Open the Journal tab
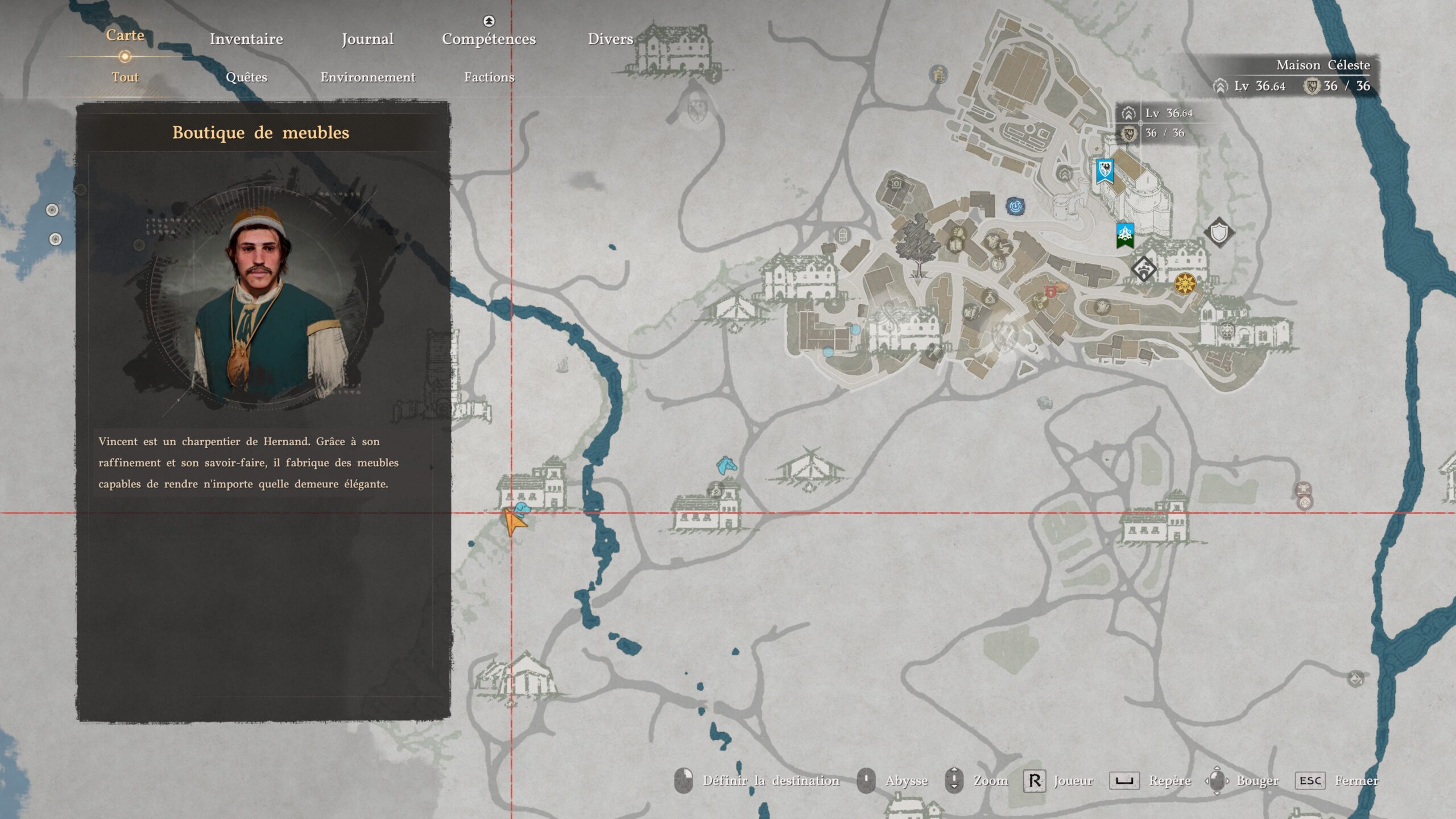 (367, 39)
